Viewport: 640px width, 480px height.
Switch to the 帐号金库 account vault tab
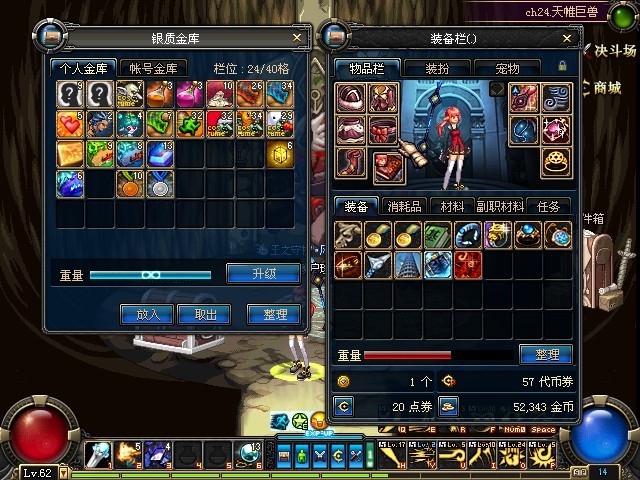pos(153,68)
